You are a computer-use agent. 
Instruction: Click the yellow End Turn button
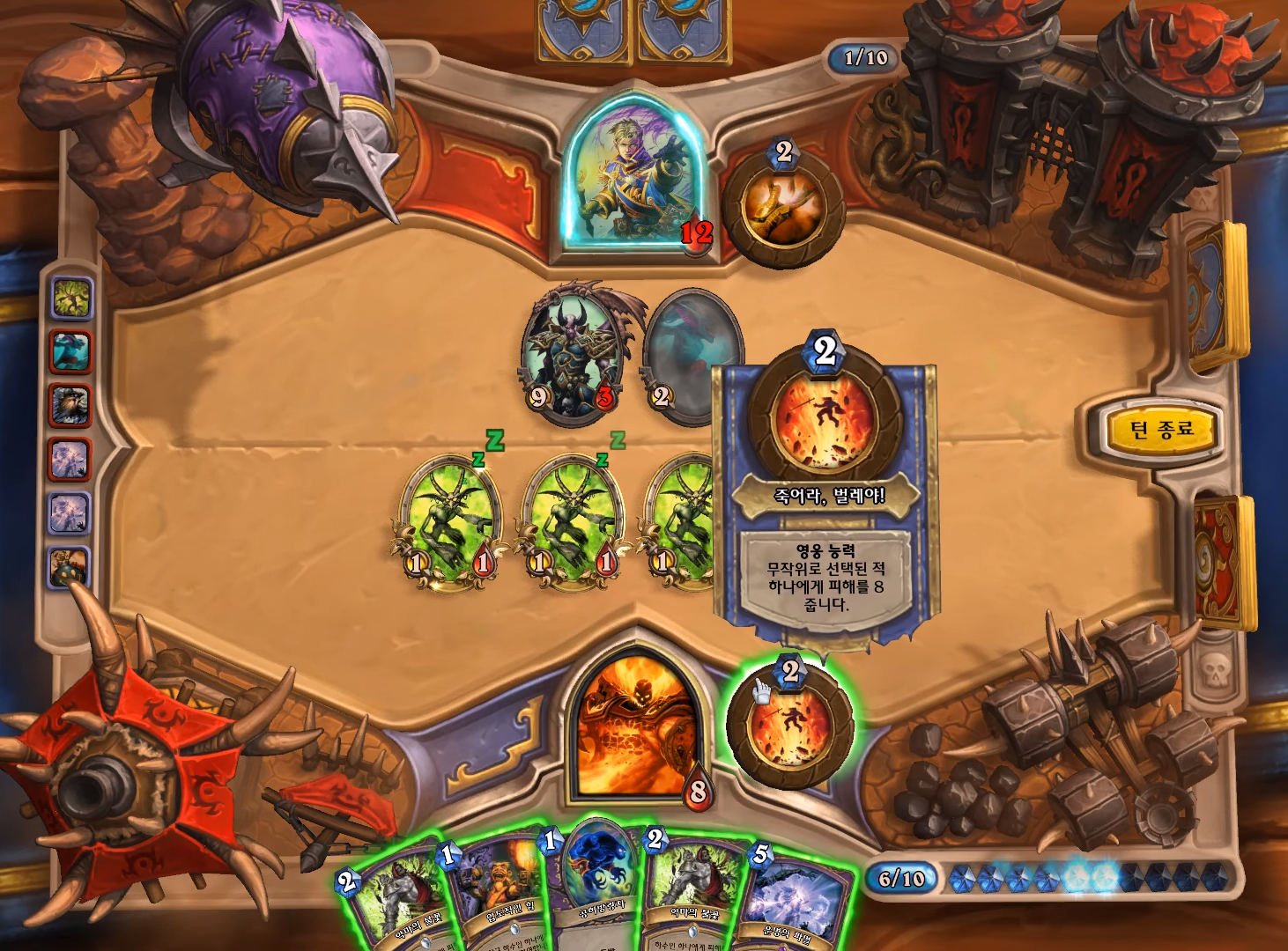click(1161, 431)
